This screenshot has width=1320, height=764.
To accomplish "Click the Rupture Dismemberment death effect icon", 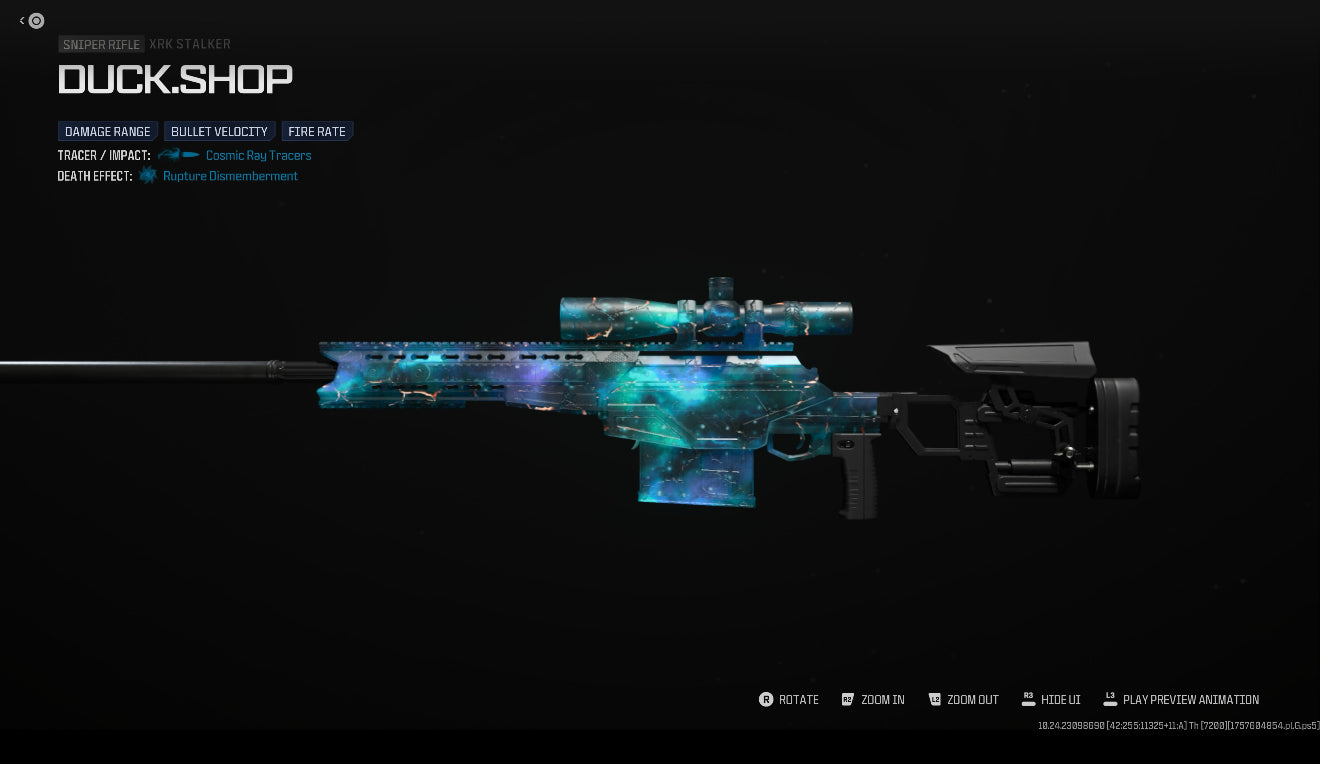I will pyautogui.click(x=148, y=176).
